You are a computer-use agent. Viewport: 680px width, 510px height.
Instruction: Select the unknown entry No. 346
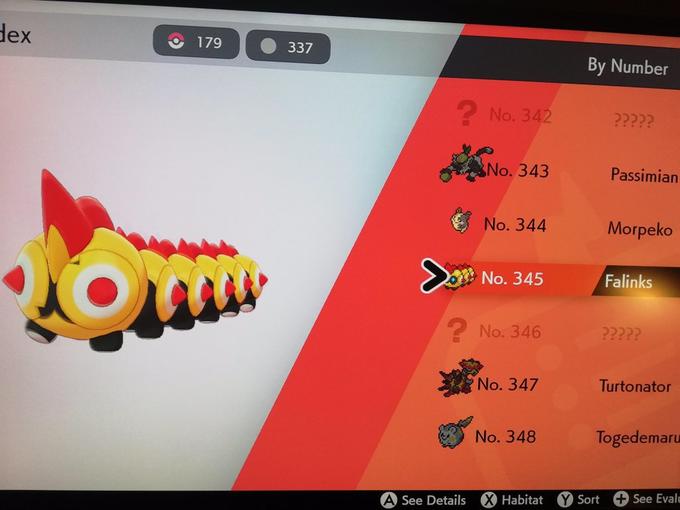560,332
